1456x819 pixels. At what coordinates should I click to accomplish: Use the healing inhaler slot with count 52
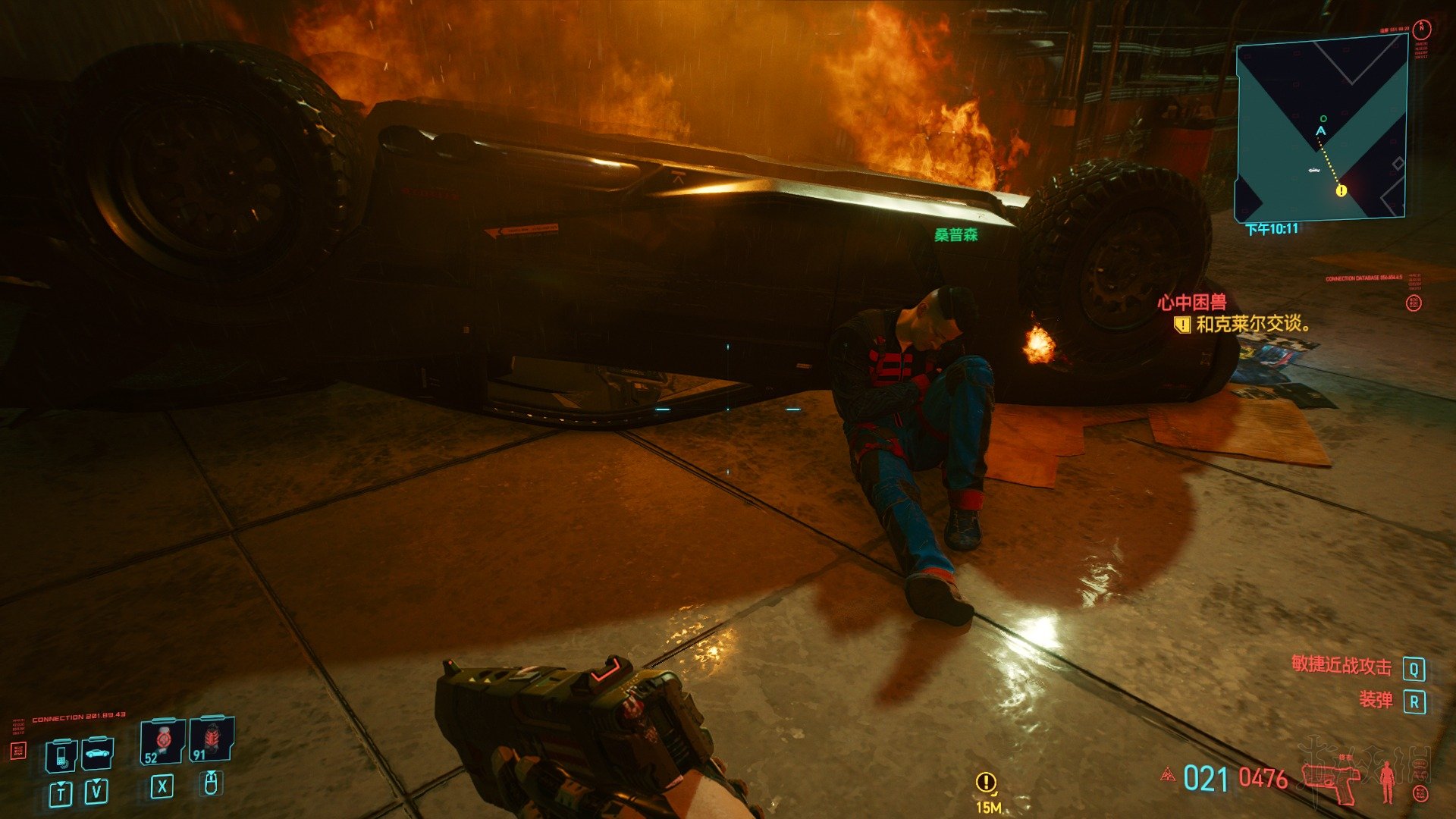162,741
